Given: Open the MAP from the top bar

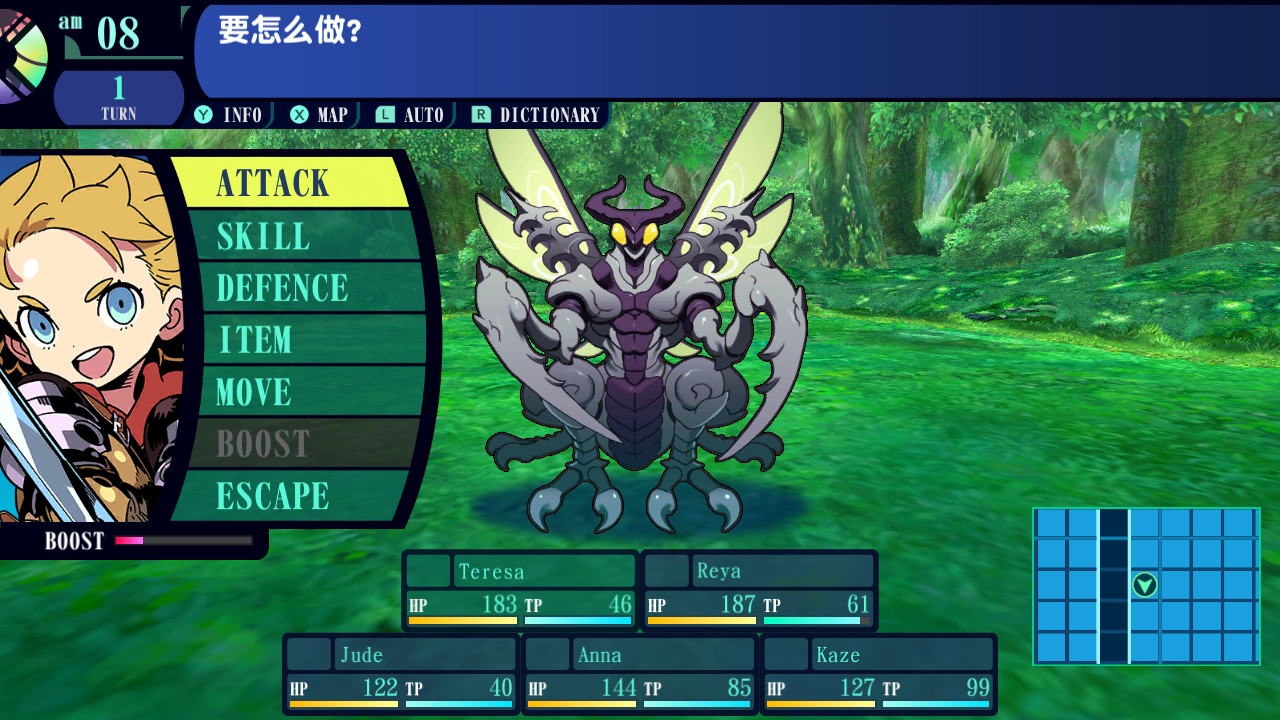Looking at the screenshot, I should [320, 115].
